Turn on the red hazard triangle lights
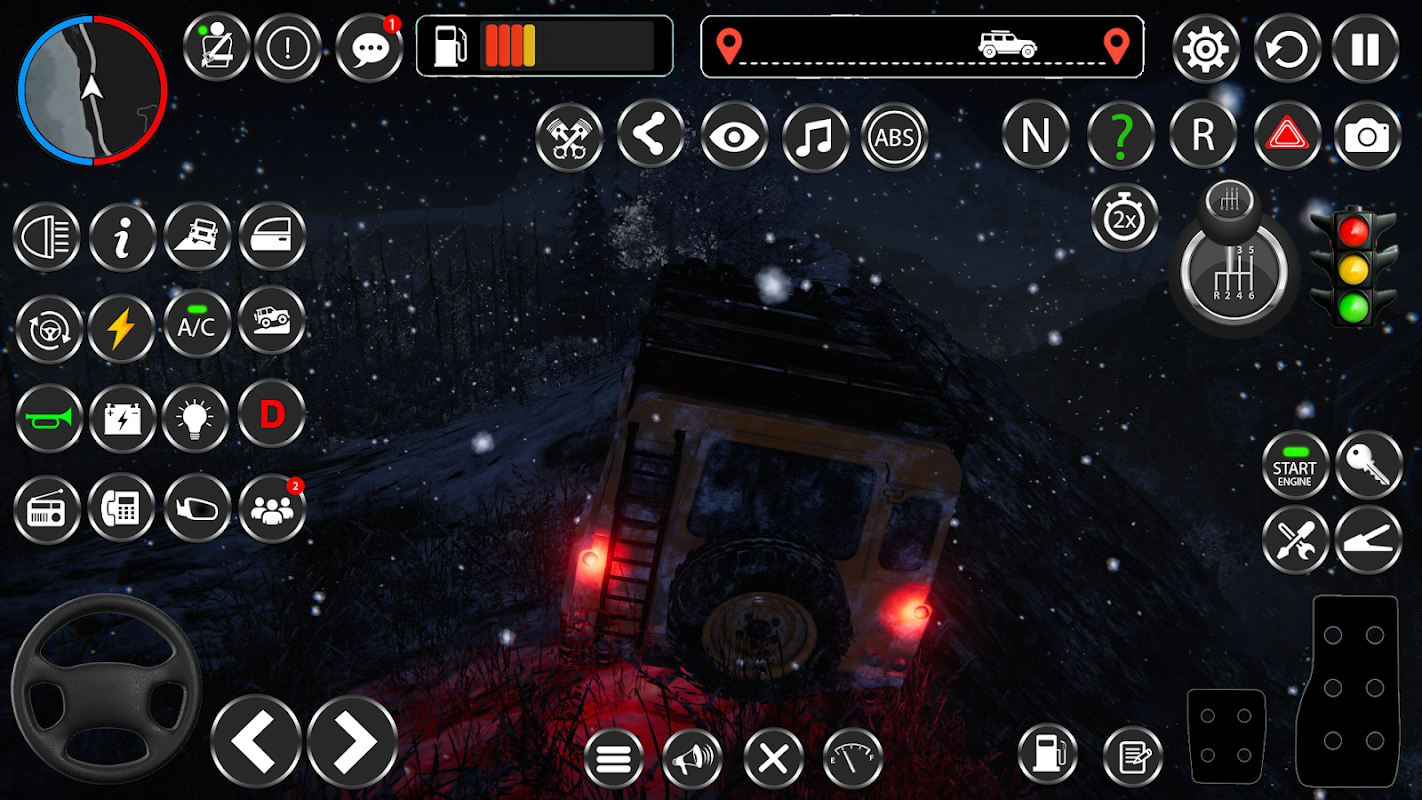Viewport: 1422px width, 800px height. tap(1287, 135)
